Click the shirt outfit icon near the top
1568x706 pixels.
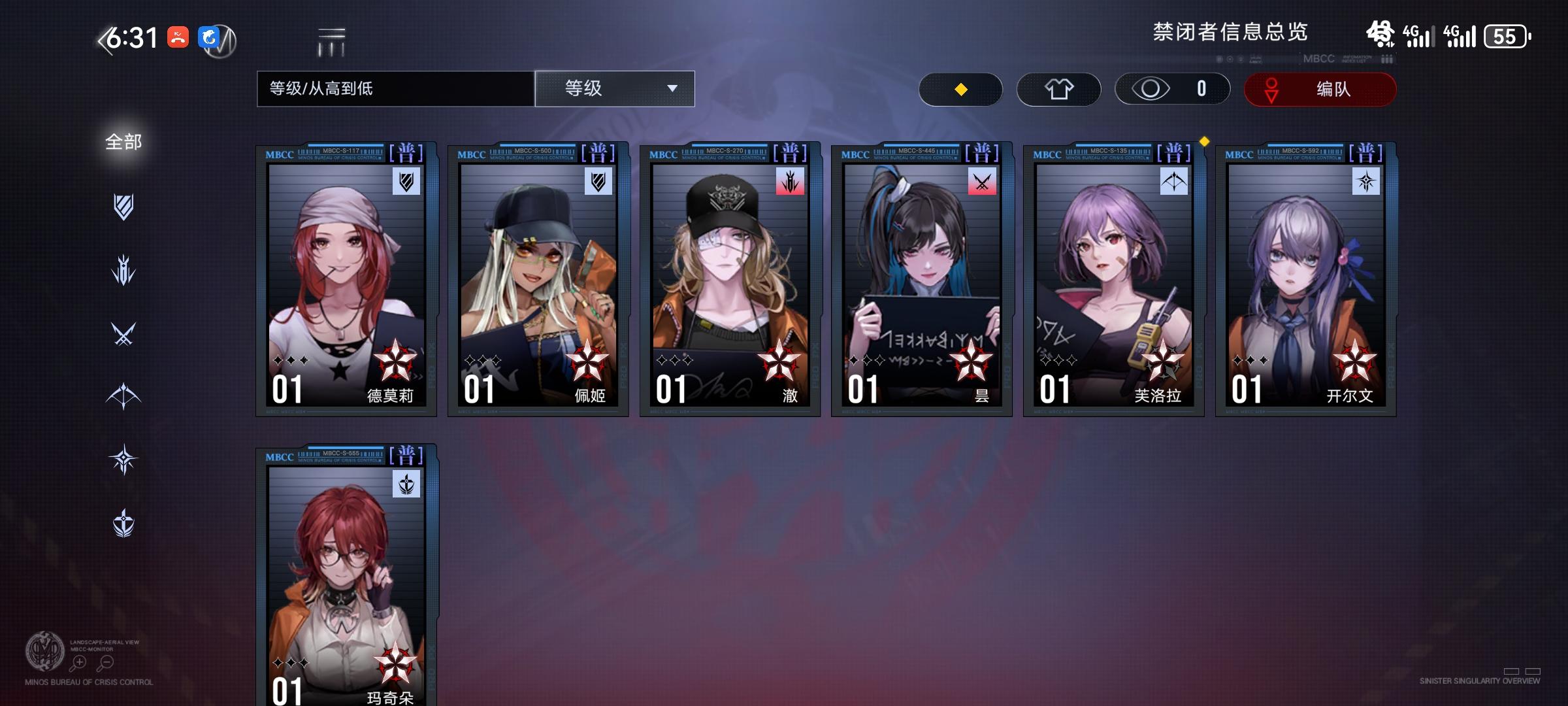point(1060,89)
